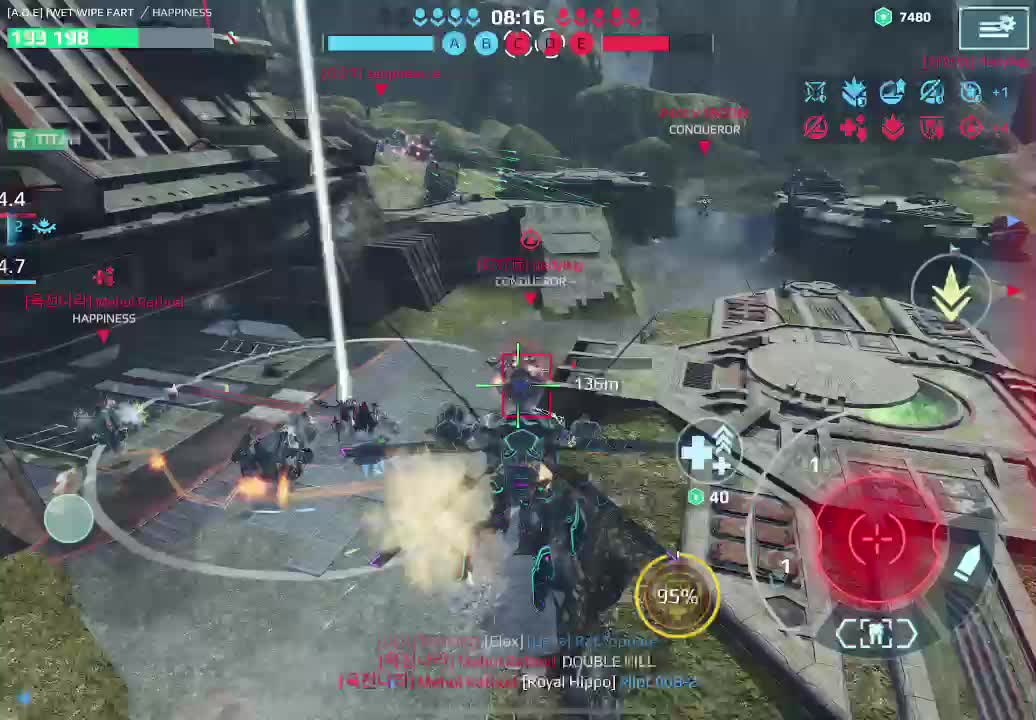Touch the virtual movement joystick
Image resolution: width=1036 pixels, height=720 pixels.
coord(69,517)
